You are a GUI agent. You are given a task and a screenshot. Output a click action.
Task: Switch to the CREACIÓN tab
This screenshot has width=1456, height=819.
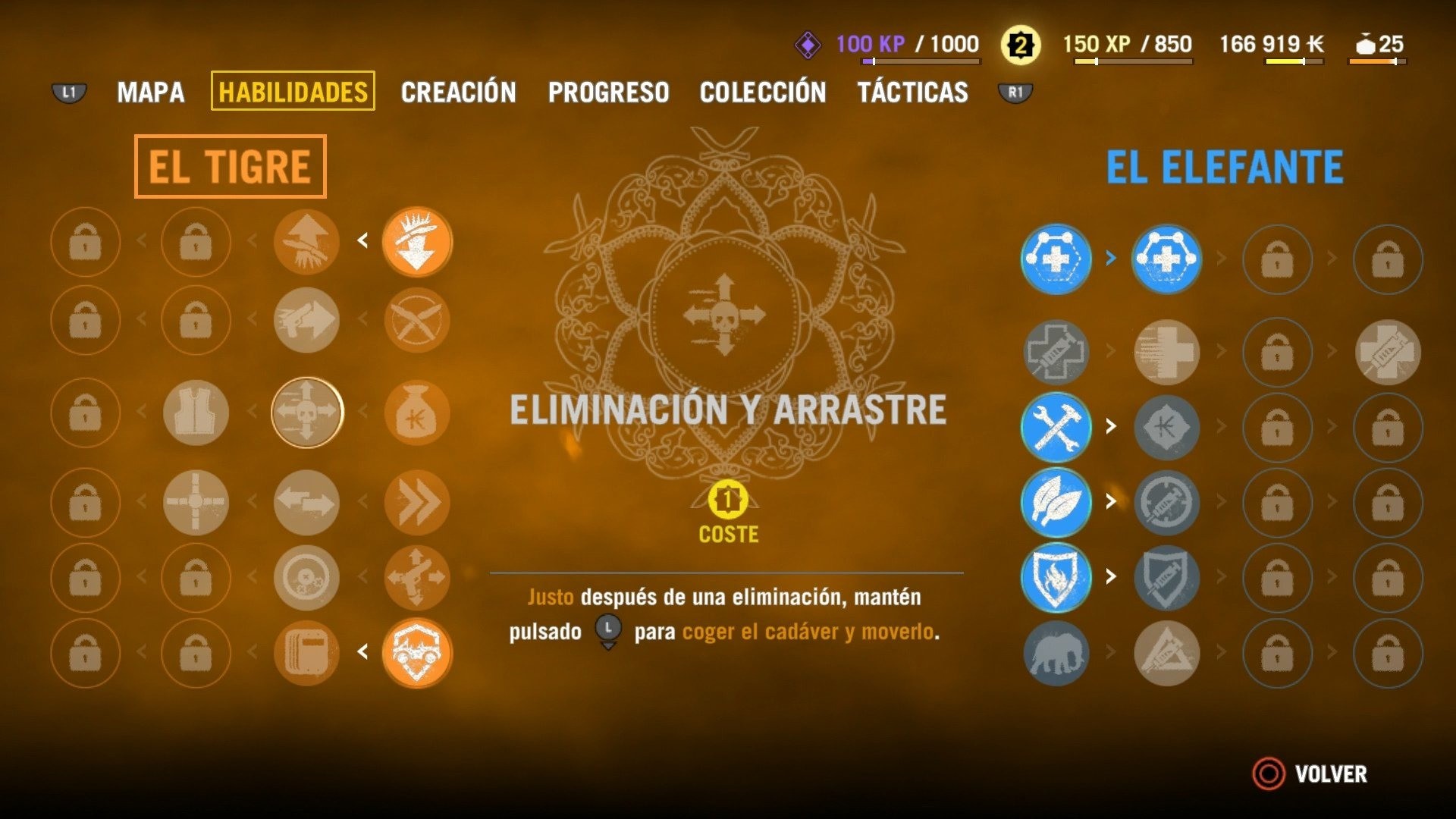[x=458, y=92]
